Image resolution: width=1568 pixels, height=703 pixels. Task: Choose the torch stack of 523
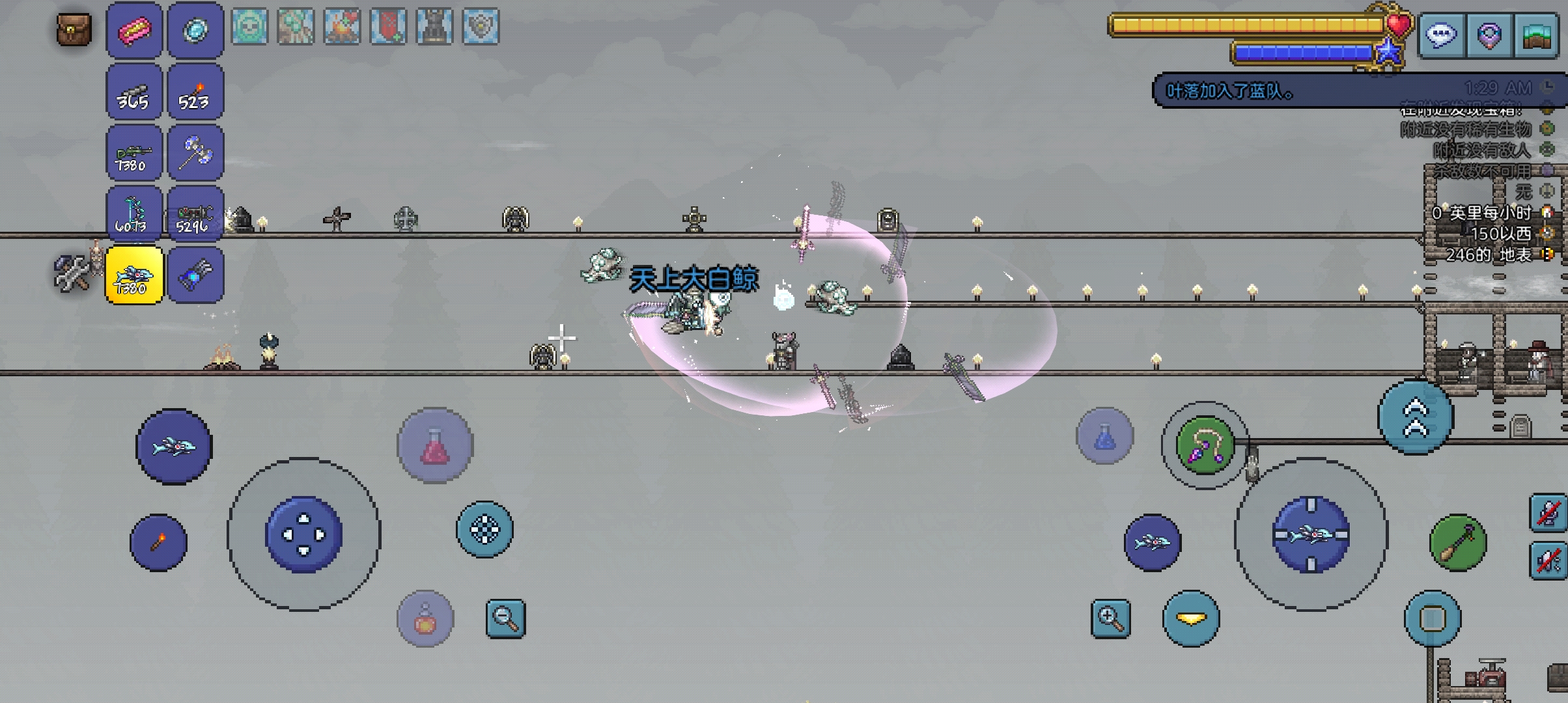[195, 92]
